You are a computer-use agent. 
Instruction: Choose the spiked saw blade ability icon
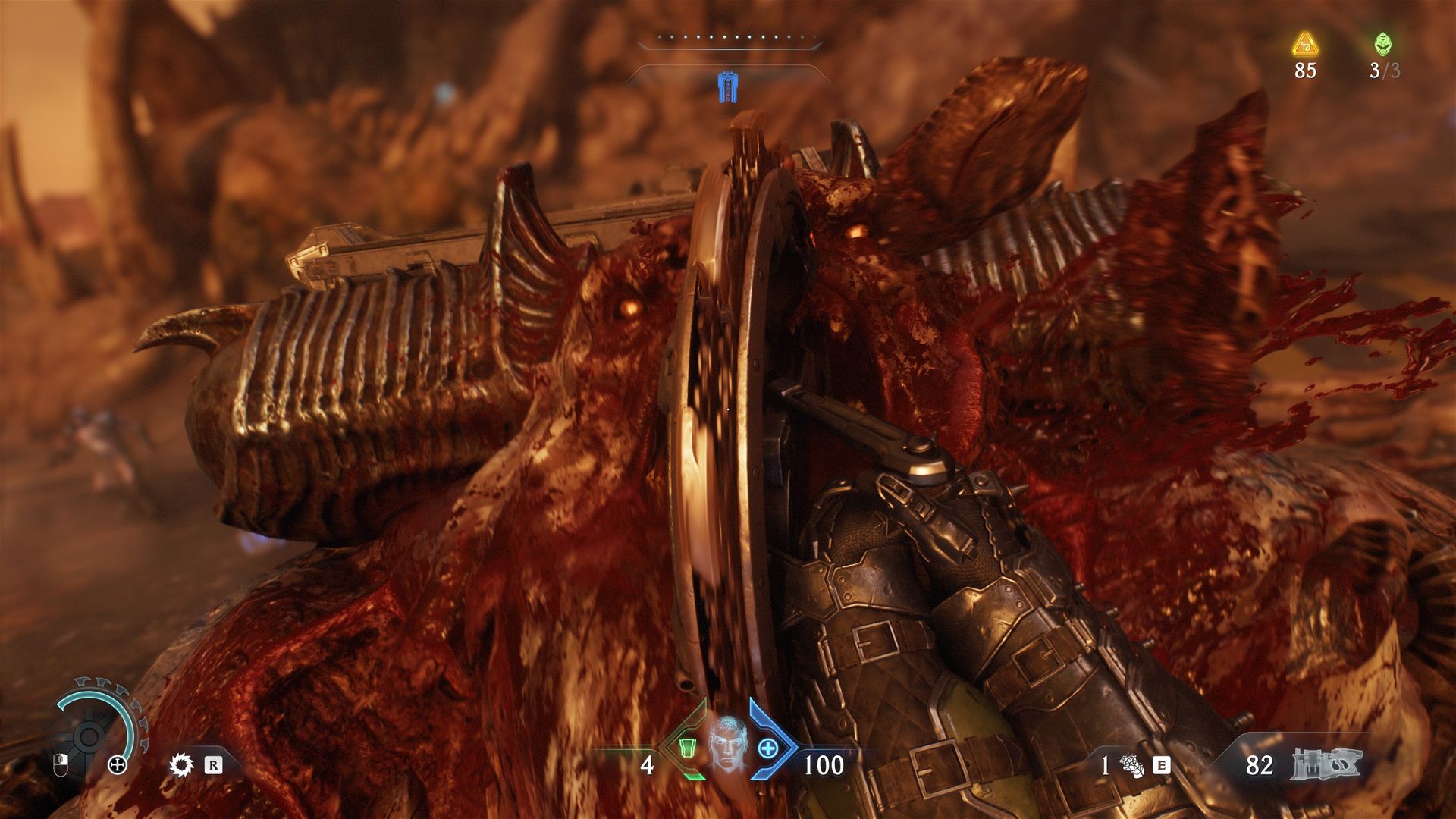tap(181, 764)
